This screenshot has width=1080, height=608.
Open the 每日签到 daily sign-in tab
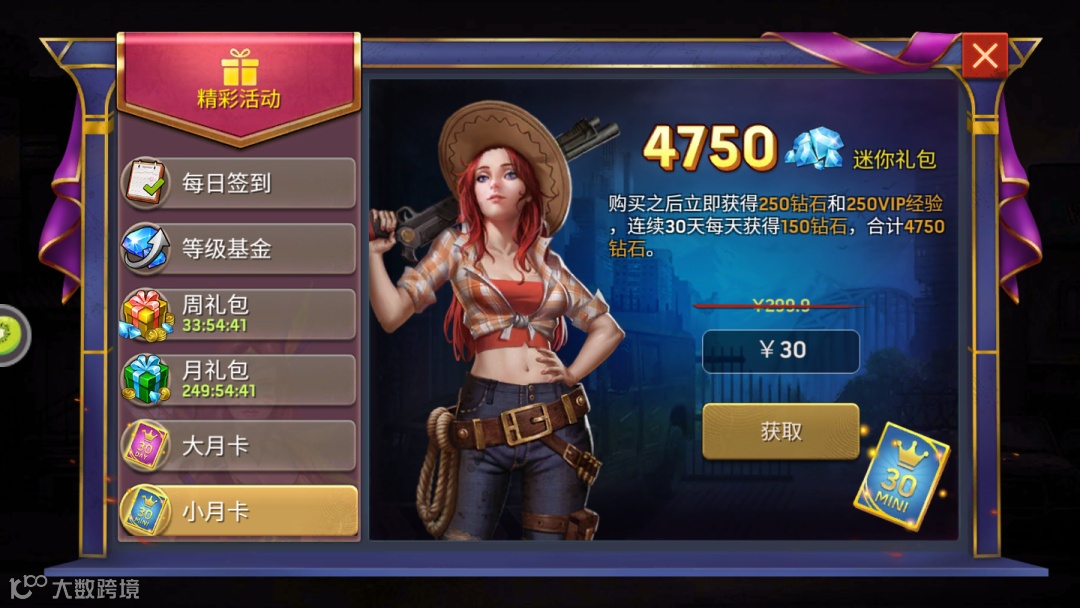[x=238, y=183]
